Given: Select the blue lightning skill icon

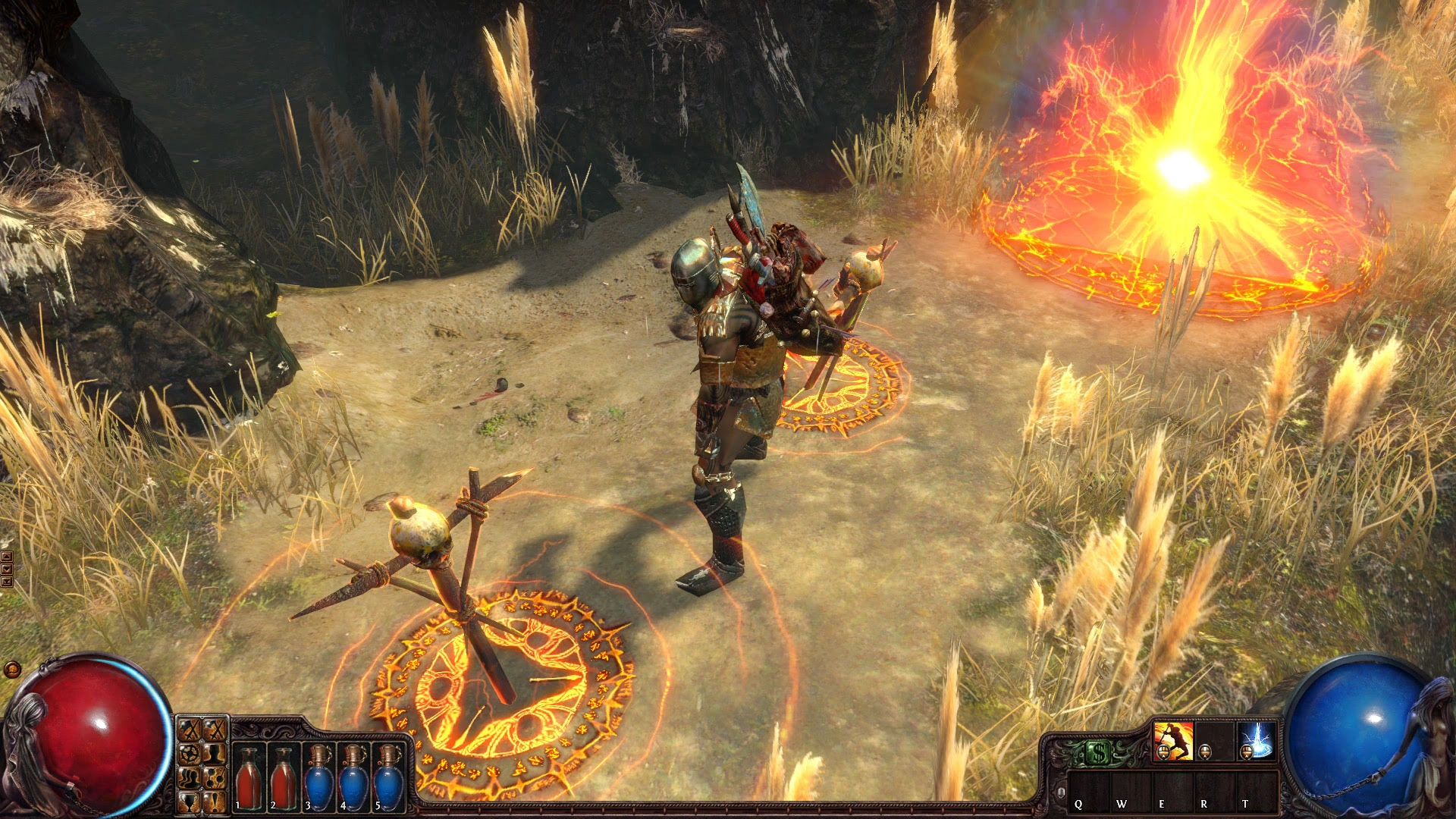Looking at the screenshot, I should tap(1257, 741).
